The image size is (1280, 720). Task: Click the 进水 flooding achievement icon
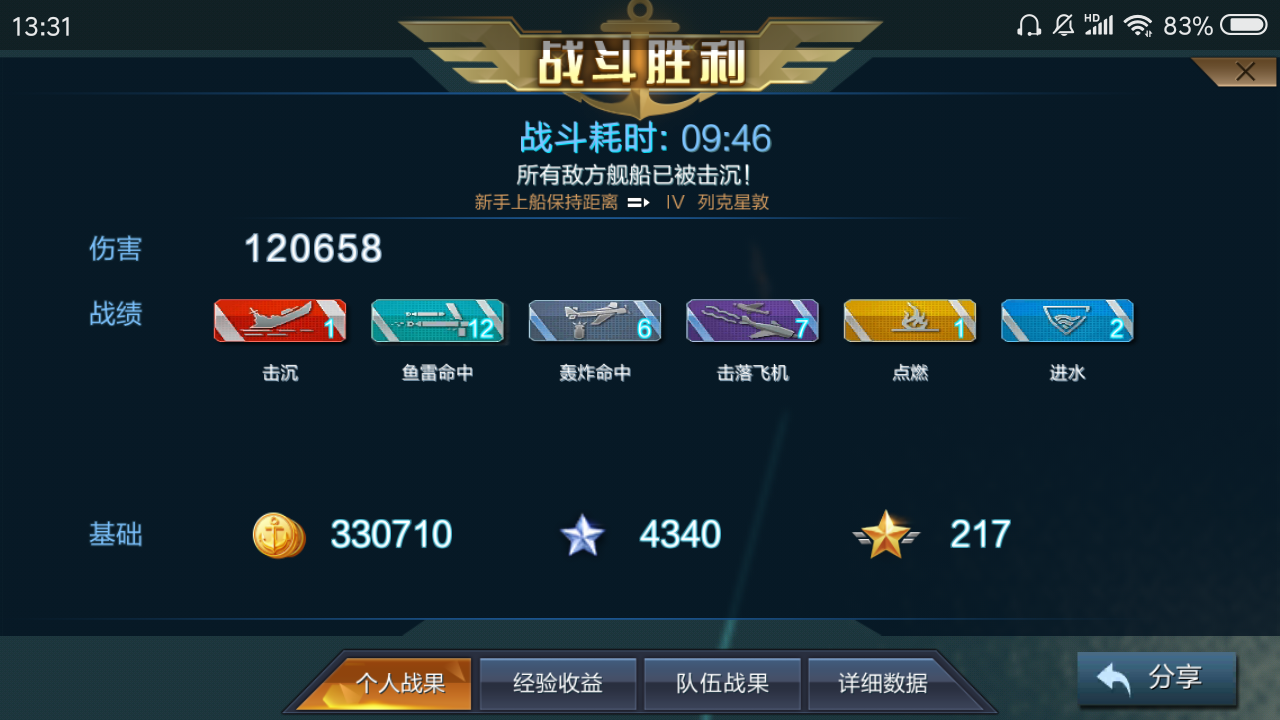click(1066, 320)
